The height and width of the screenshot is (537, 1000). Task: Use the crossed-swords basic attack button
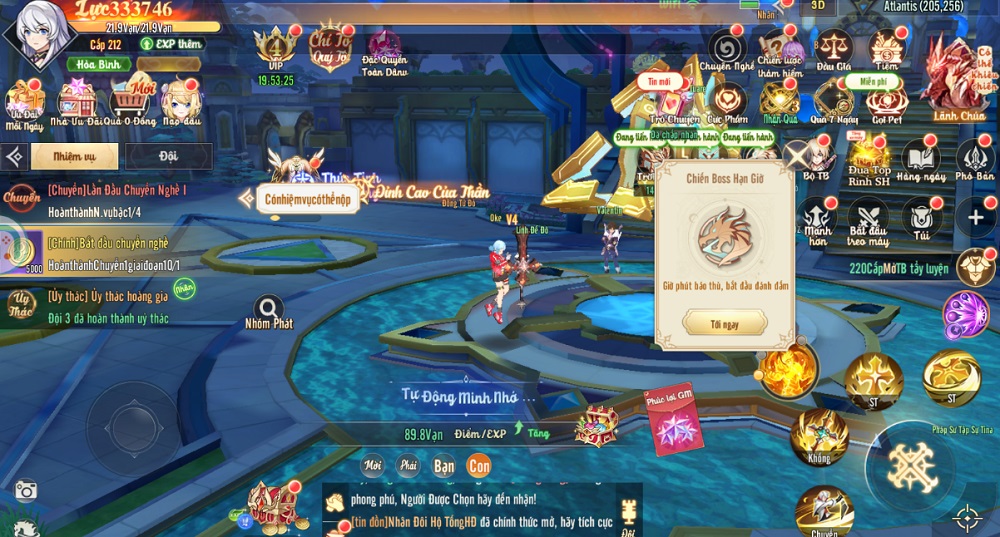click(x=910, y=467)
